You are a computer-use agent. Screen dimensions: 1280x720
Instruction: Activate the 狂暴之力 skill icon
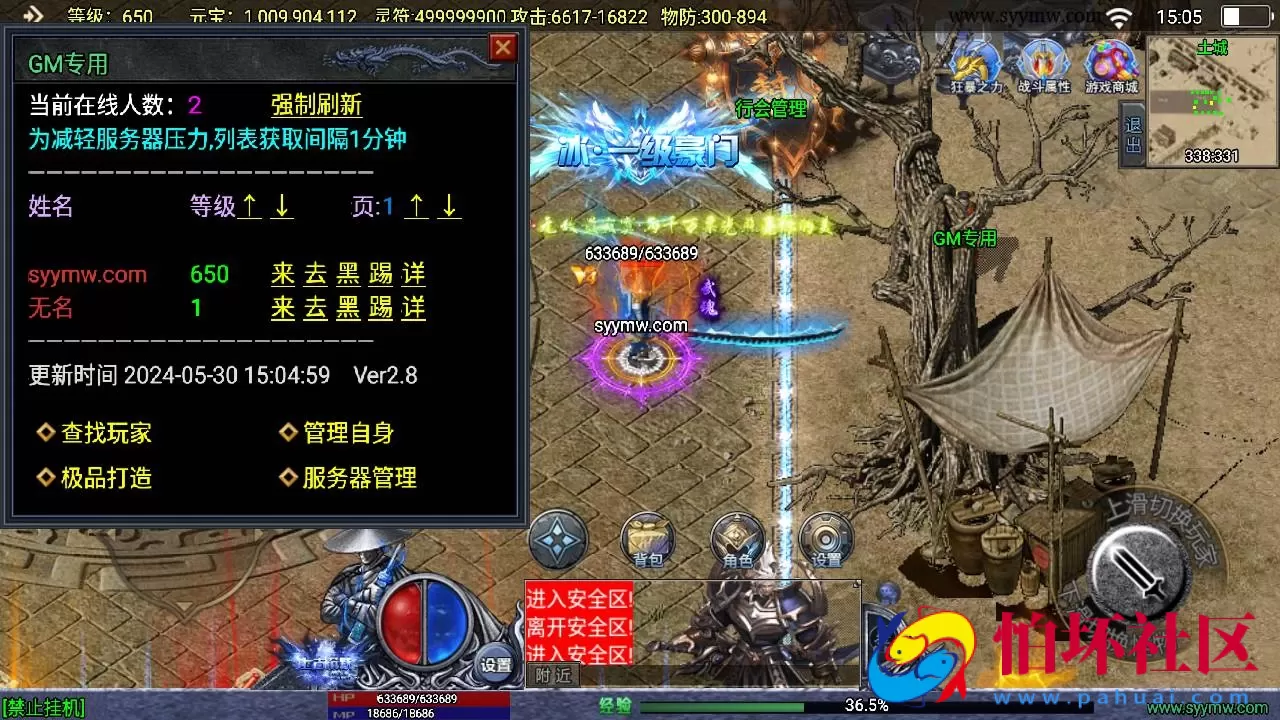click(x=975, y=62)
